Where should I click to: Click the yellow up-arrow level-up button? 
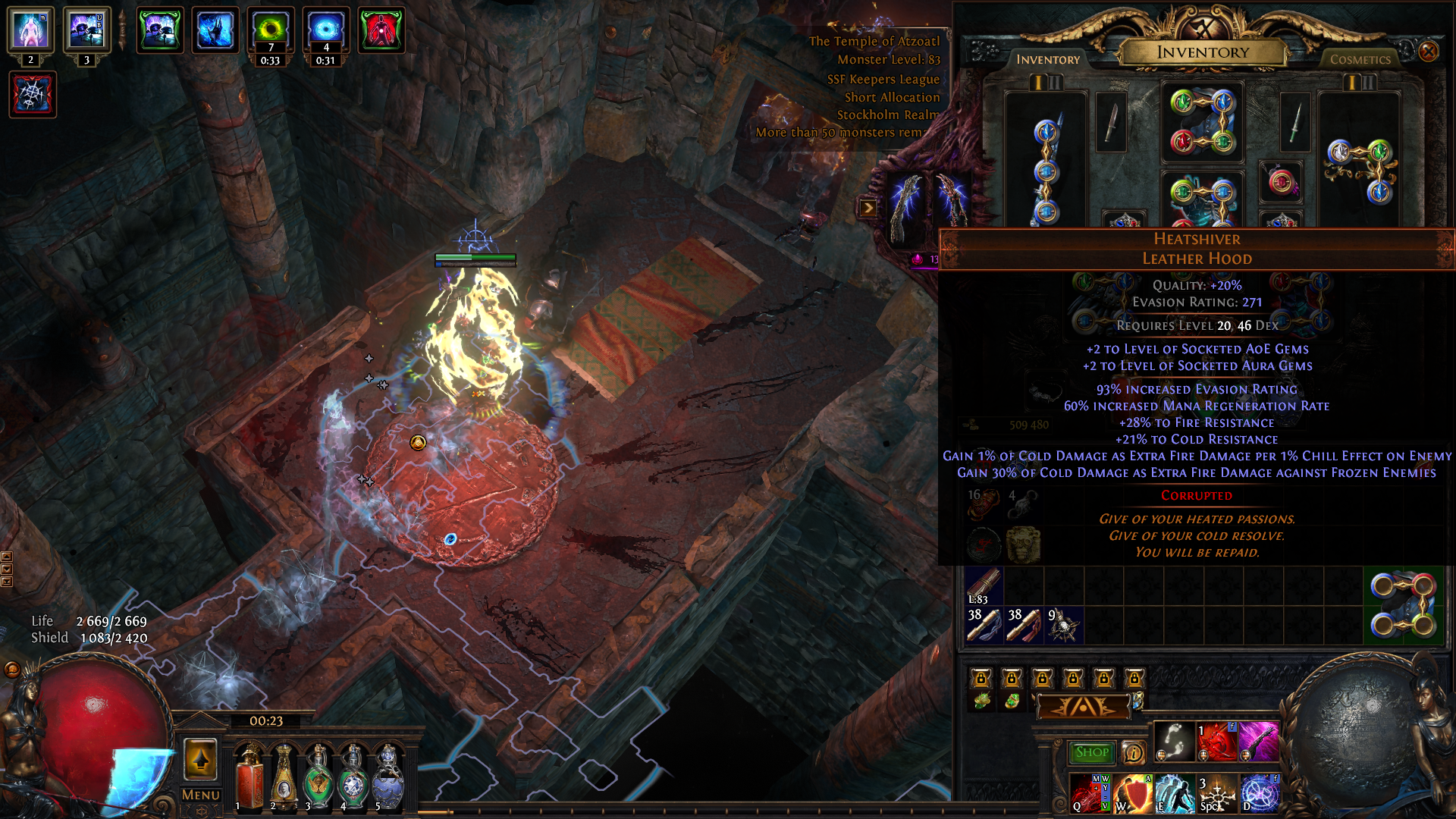click(200, 759)
